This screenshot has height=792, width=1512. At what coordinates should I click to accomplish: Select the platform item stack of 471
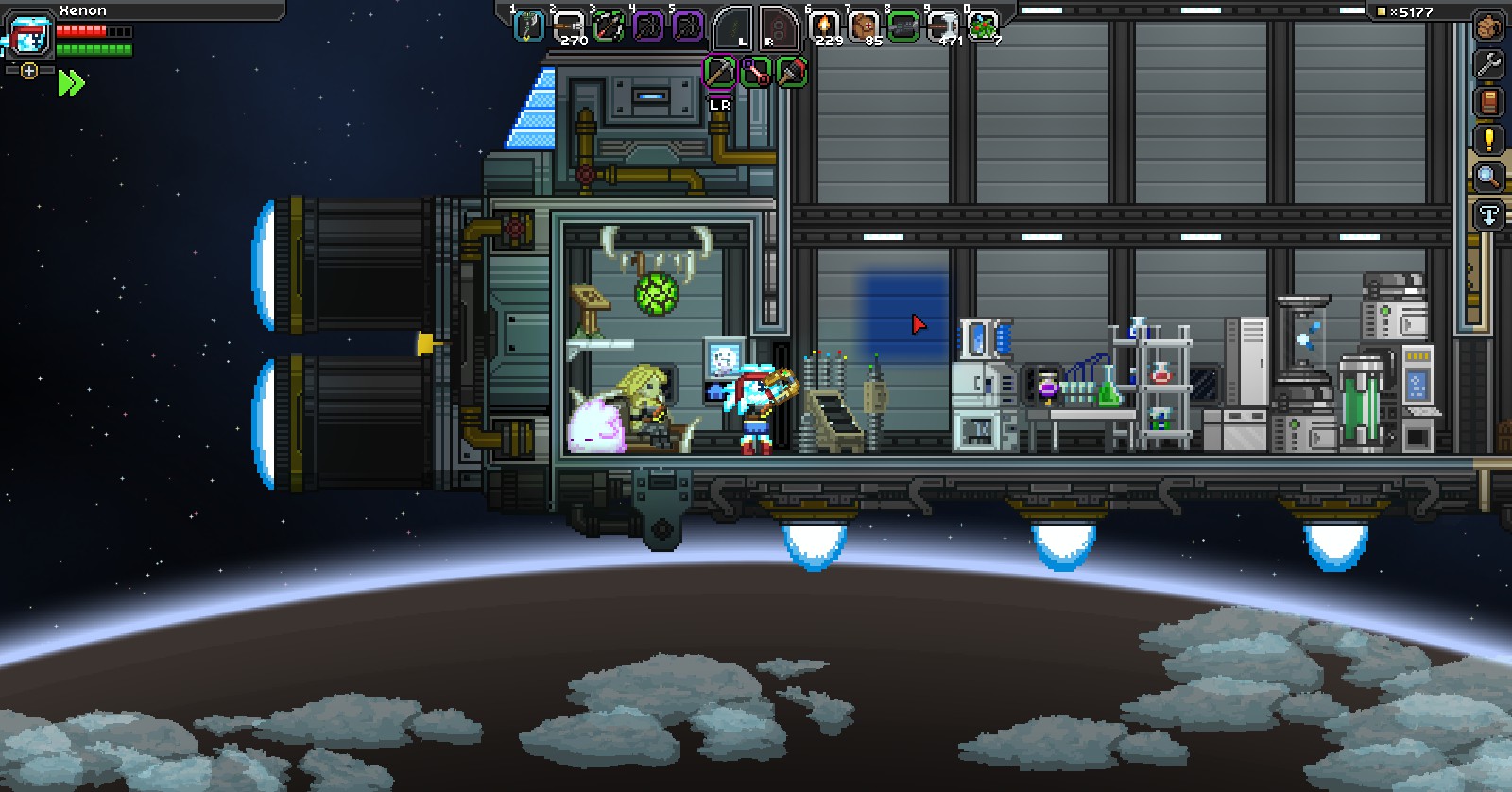point(943,26)
